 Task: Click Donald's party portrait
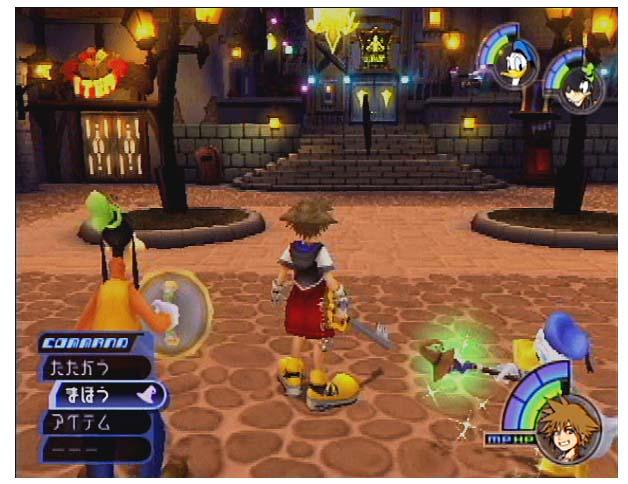pos(515,66)
